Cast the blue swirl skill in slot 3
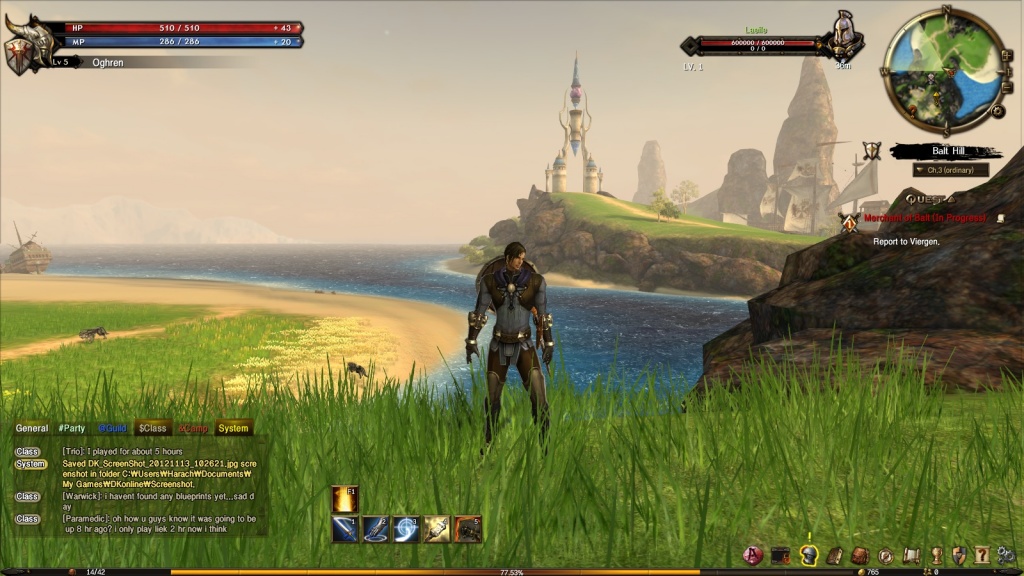 coord(406,529)
